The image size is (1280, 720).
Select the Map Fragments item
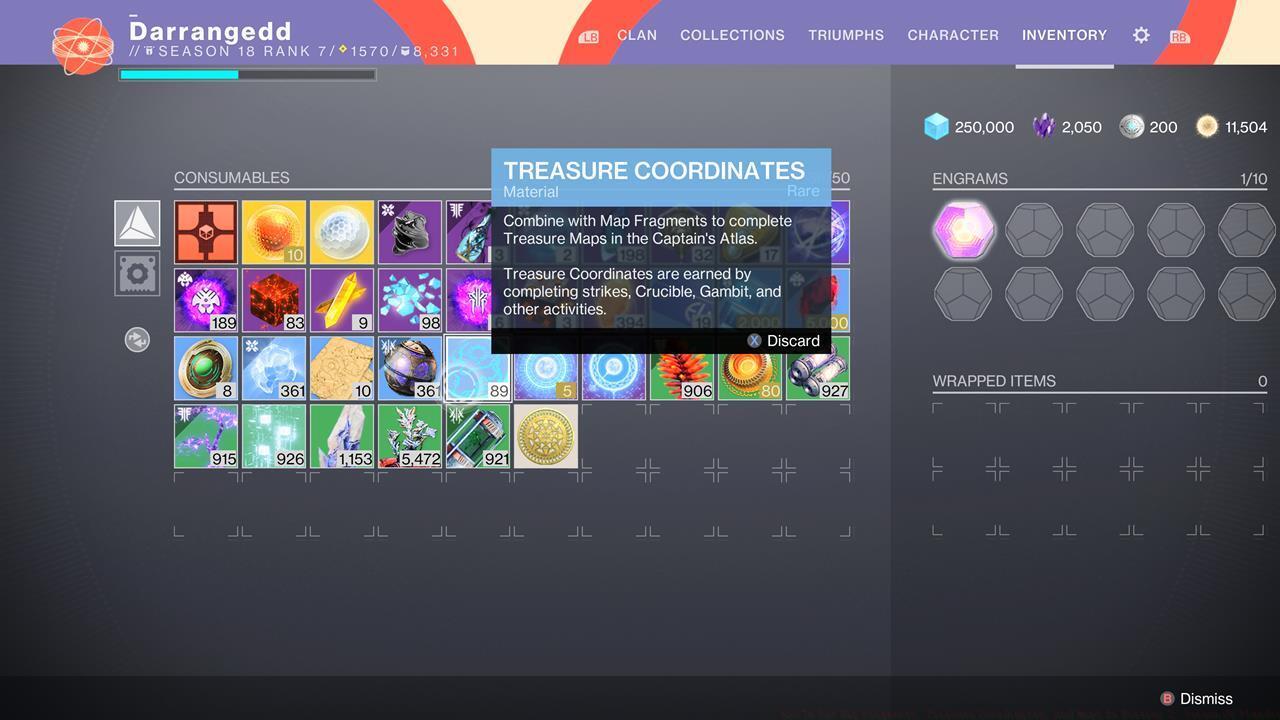(x=341, y=368)
